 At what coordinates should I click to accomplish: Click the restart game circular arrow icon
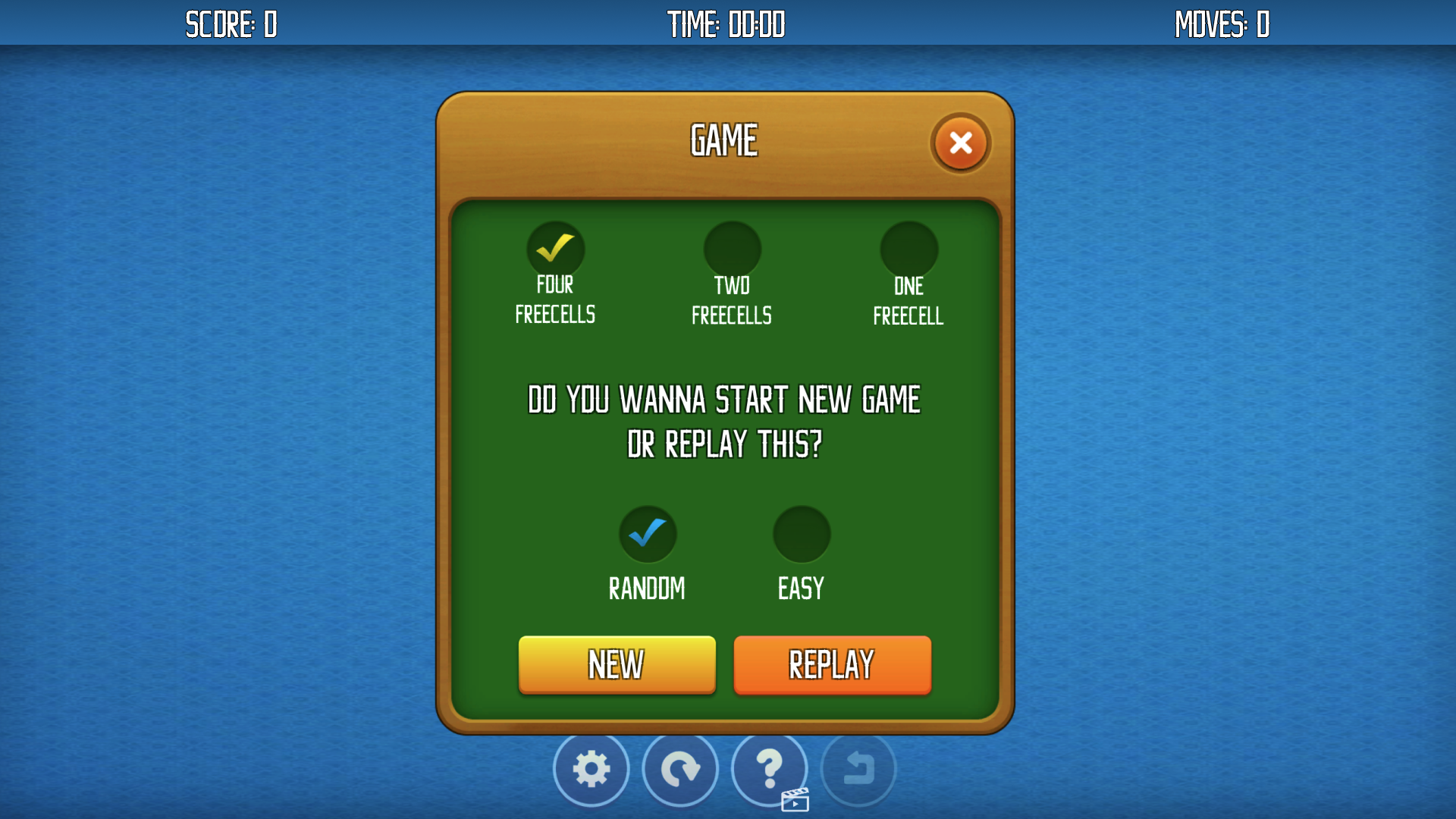[680, 768]
